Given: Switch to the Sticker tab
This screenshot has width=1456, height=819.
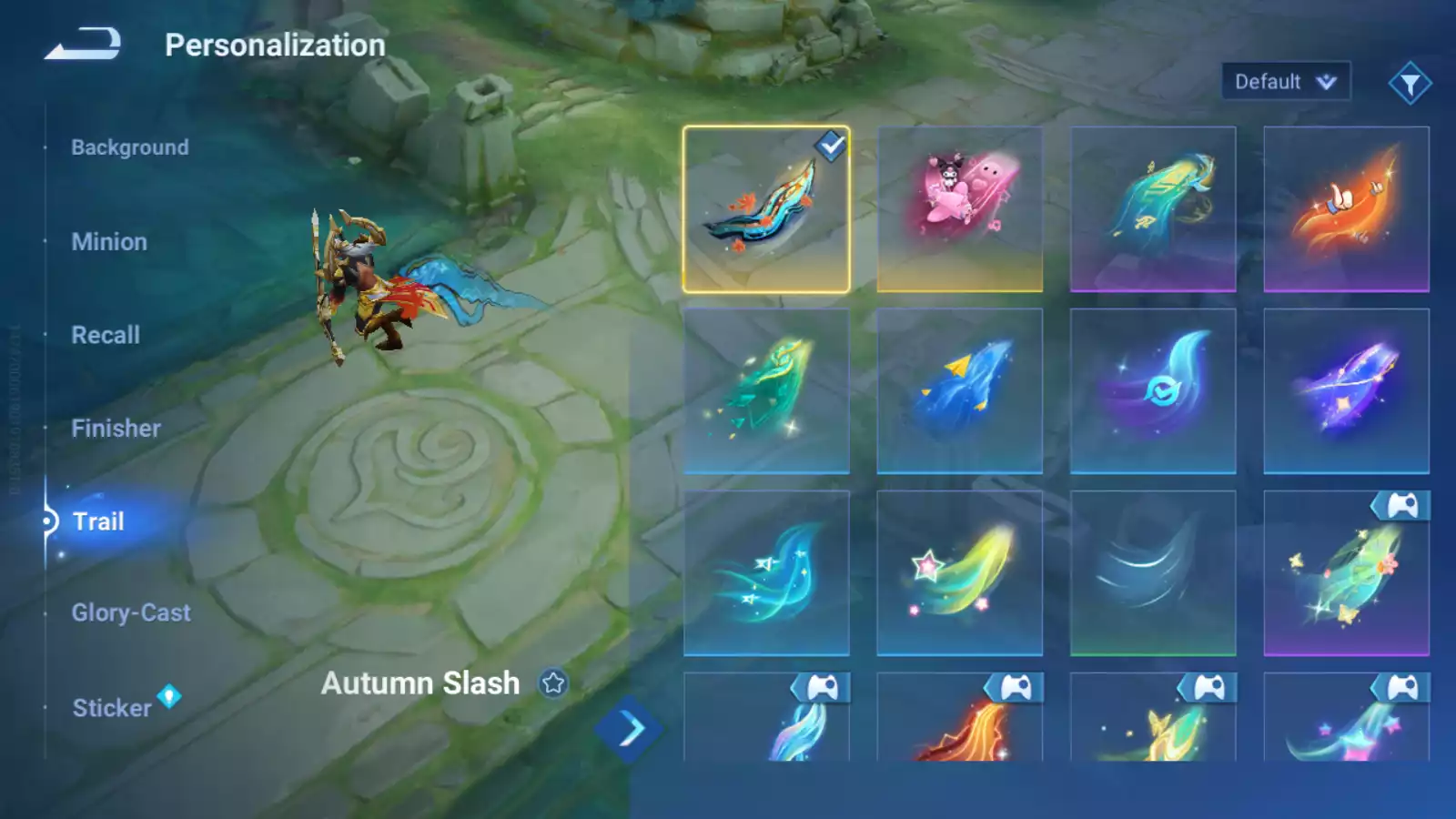Looking at the screenshot, I should (x=112, y=708).
